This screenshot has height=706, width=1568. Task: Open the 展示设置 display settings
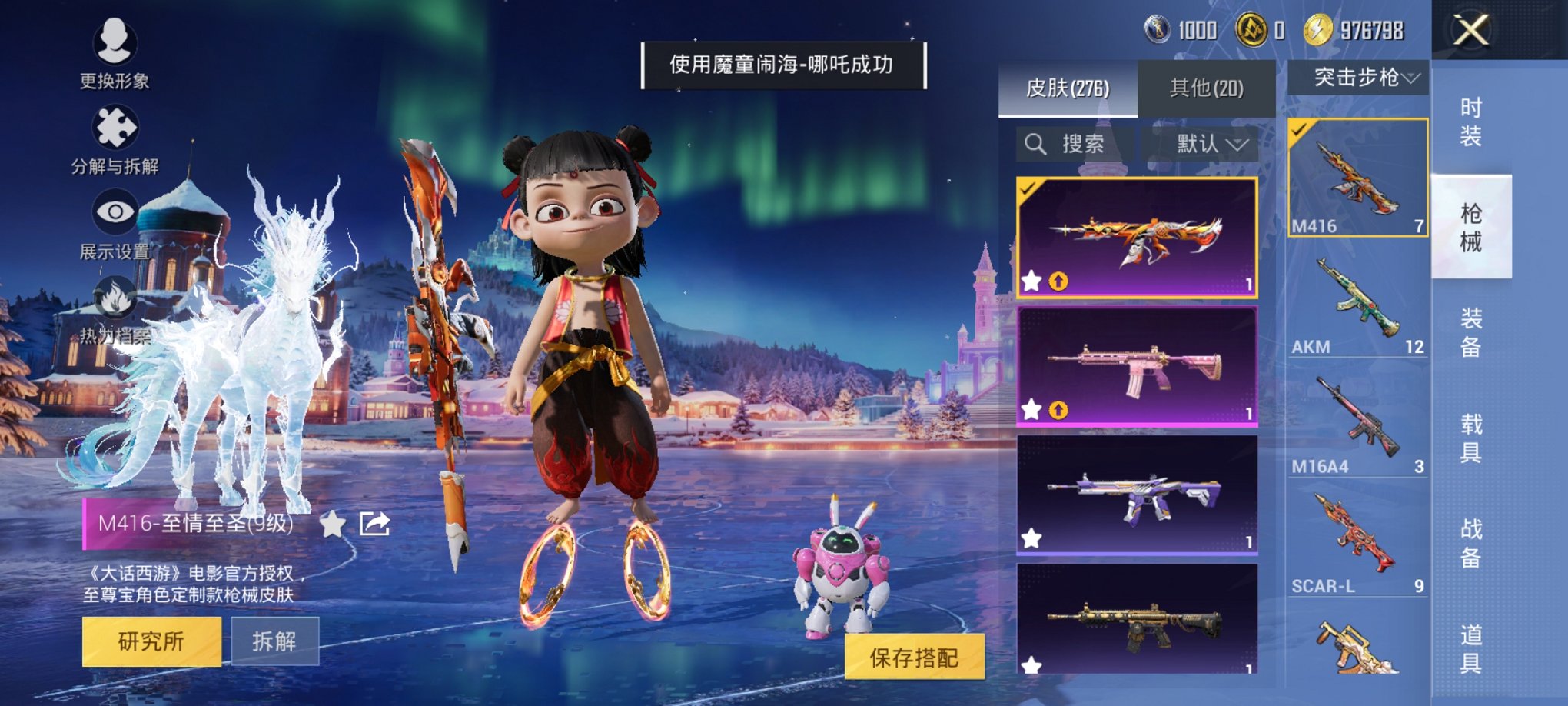tap(114, 211)
